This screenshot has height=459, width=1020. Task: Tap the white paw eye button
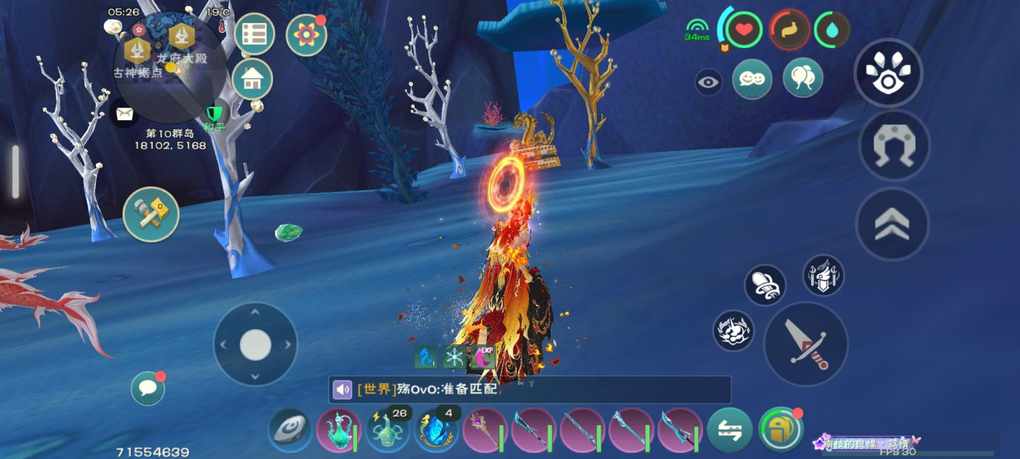[888, 73]
